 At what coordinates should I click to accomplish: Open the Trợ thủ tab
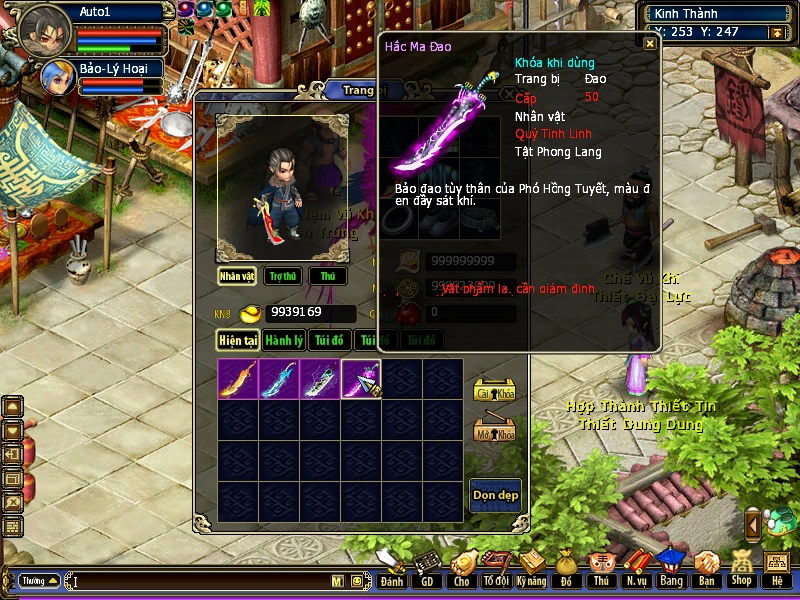pyautogui.click(x=283, y=276)
